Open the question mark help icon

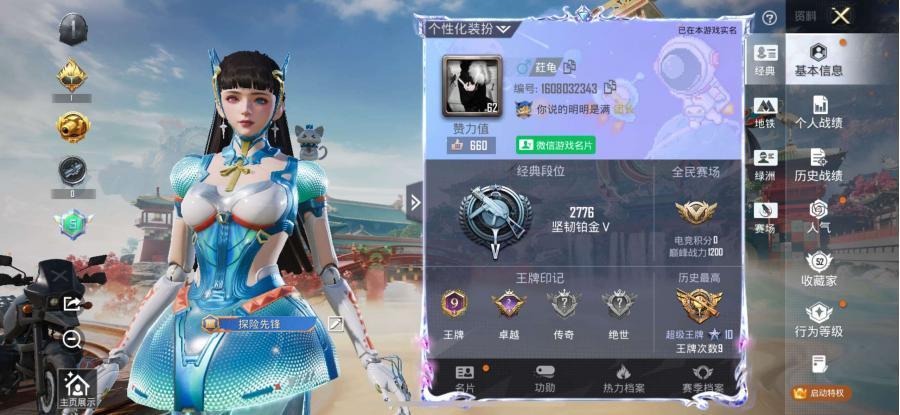[x=769, y=18]
